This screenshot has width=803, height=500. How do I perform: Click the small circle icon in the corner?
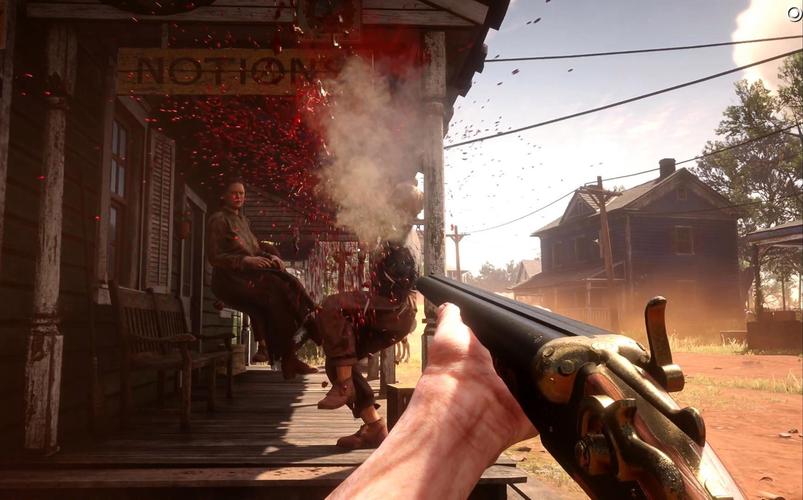point(794,13)
